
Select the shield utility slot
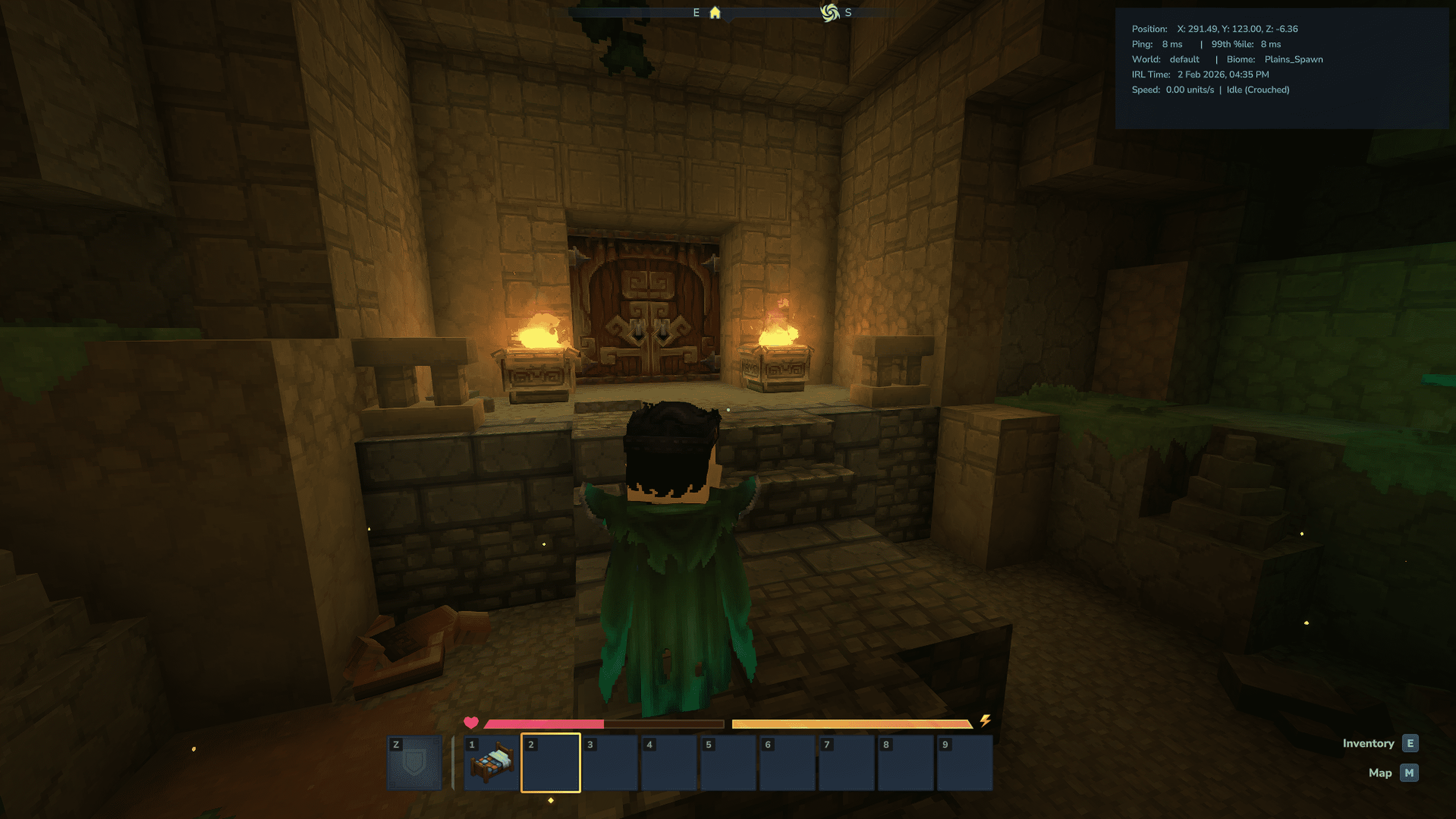(414, 763)
